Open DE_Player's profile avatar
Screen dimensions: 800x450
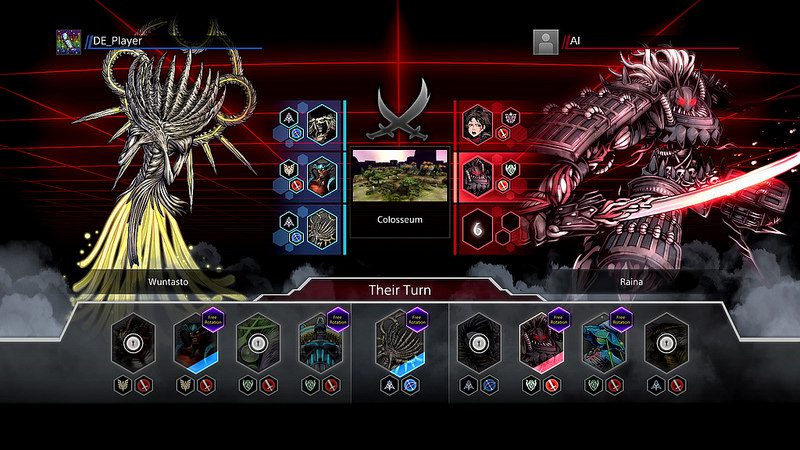click(x=68, y=42)
